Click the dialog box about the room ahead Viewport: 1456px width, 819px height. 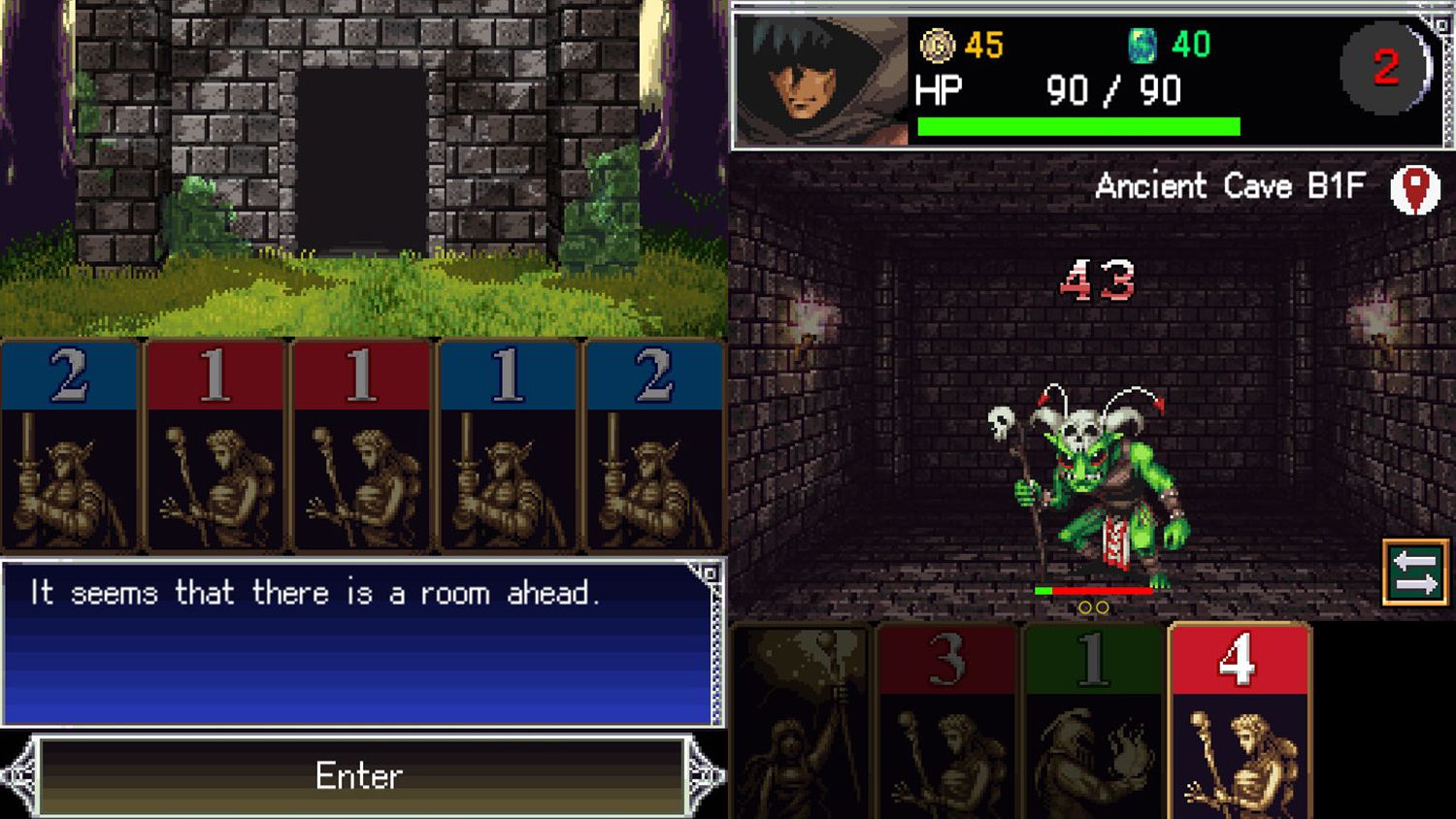[359, 640]
